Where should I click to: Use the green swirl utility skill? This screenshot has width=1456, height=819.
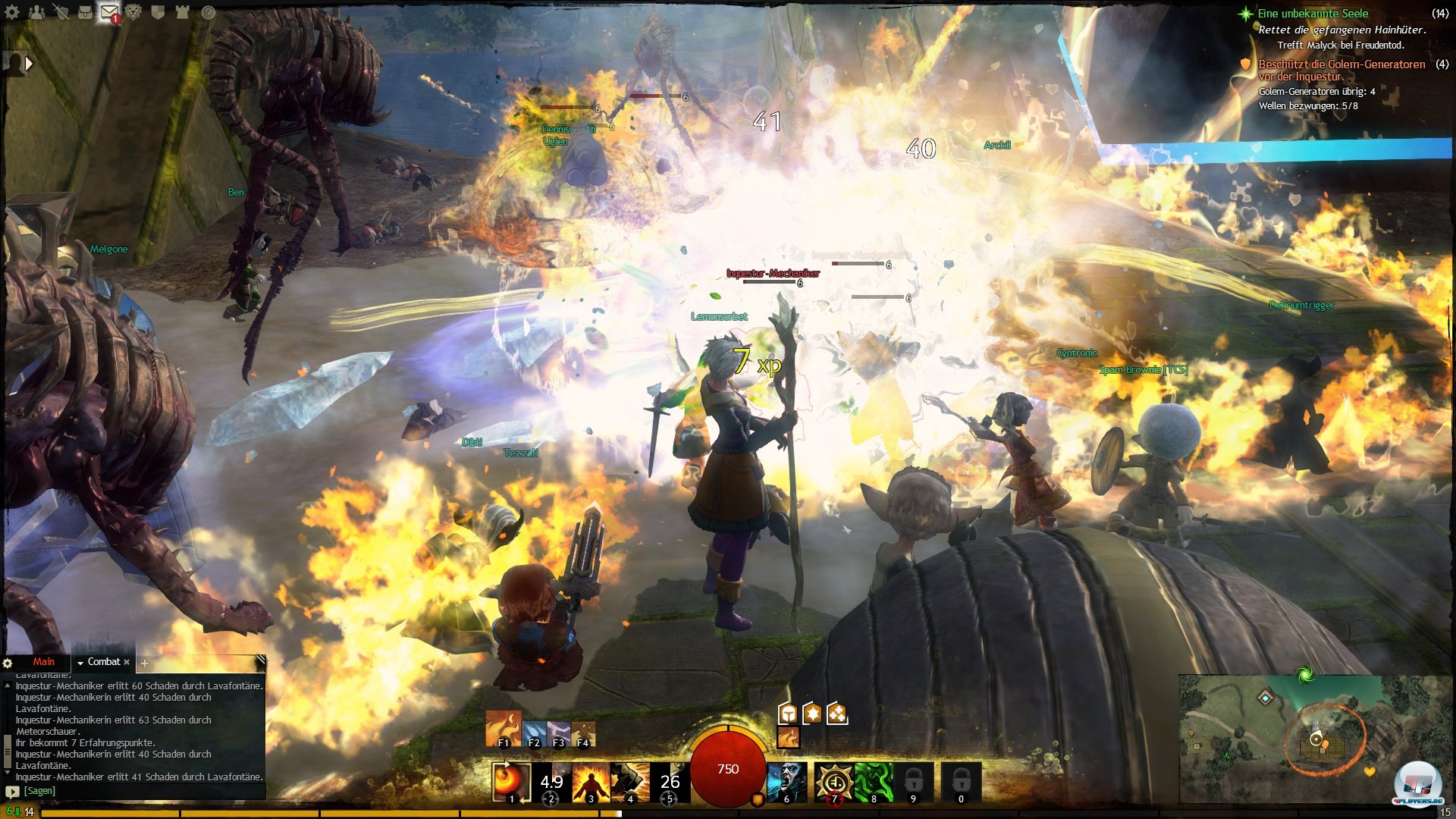pyautogui.click(x=874, y=781)
